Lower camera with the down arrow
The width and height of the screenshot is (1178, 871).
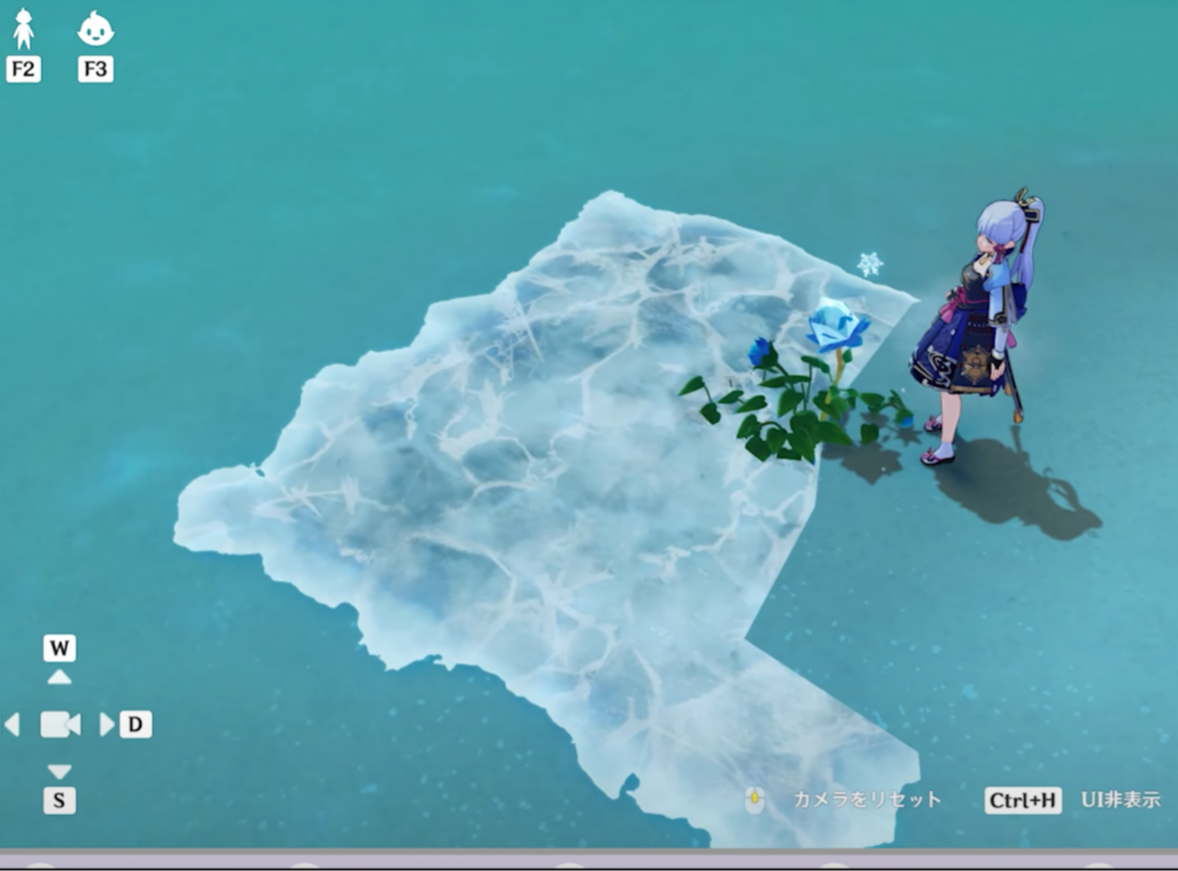(x=60, y=771)
